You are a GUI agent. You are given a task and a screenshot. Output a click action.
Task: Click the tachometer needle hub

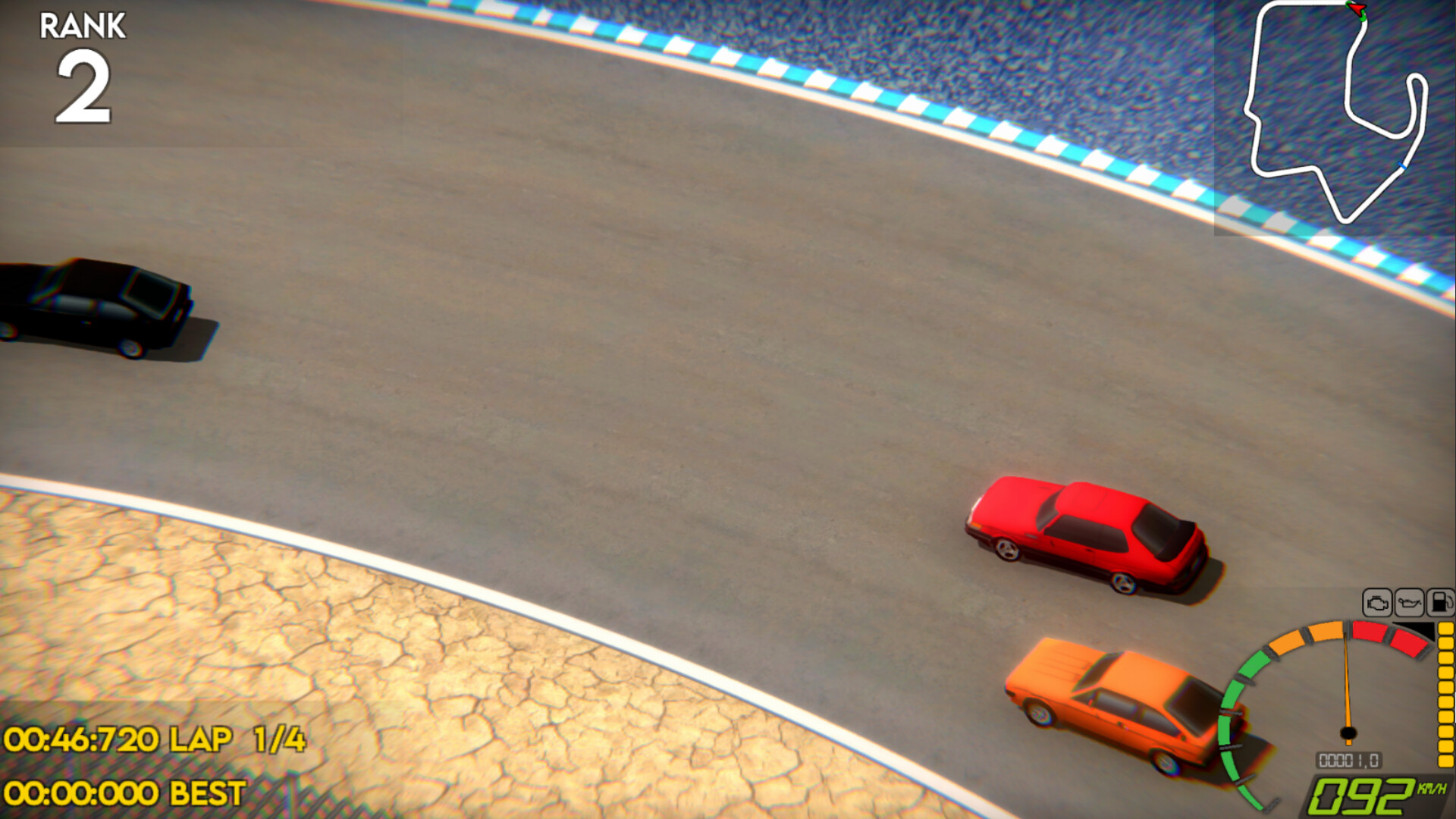pos(1348,733)
